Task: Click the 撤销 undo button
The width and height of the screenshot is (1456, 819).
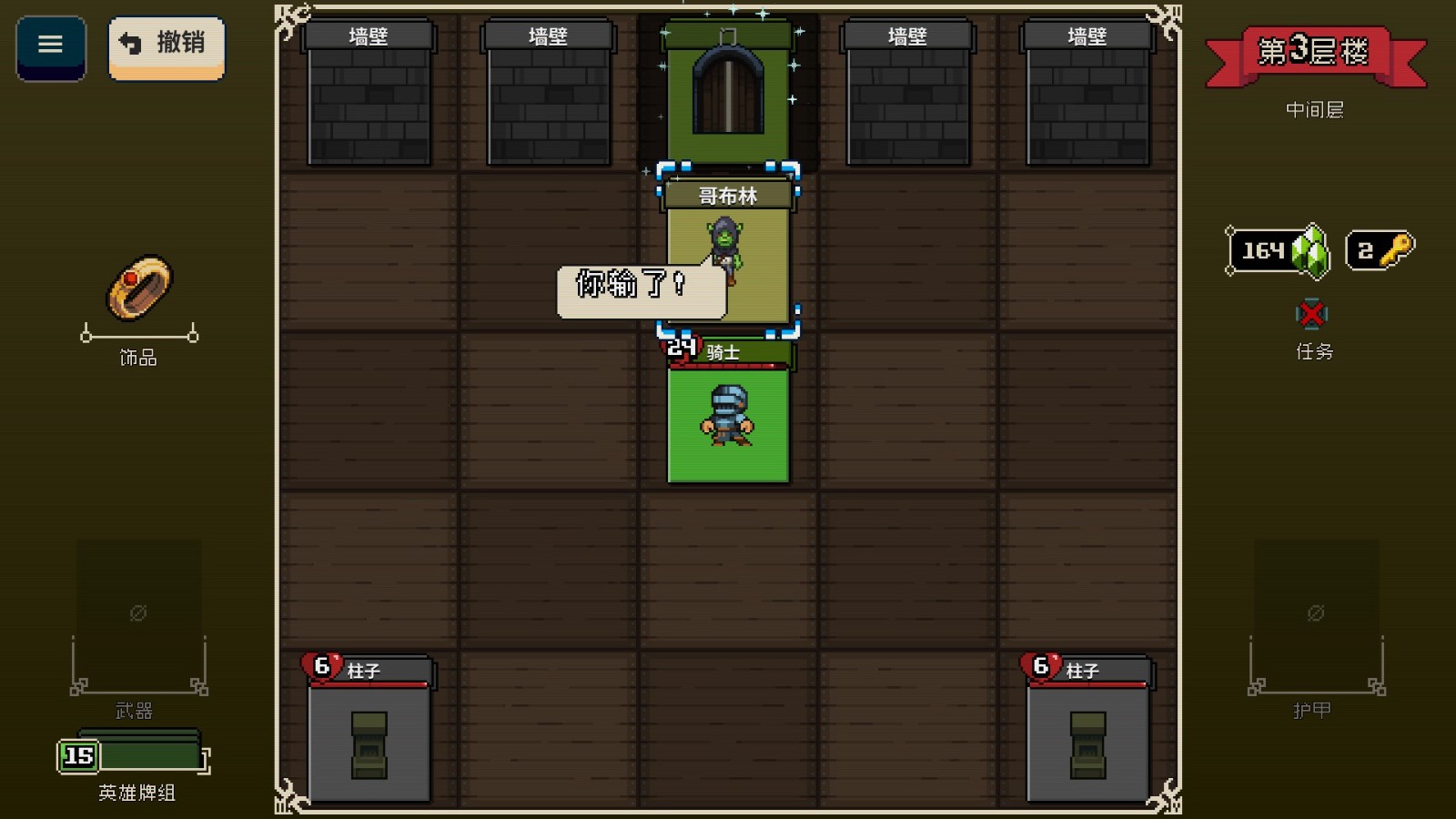Action: coord(166,45)
